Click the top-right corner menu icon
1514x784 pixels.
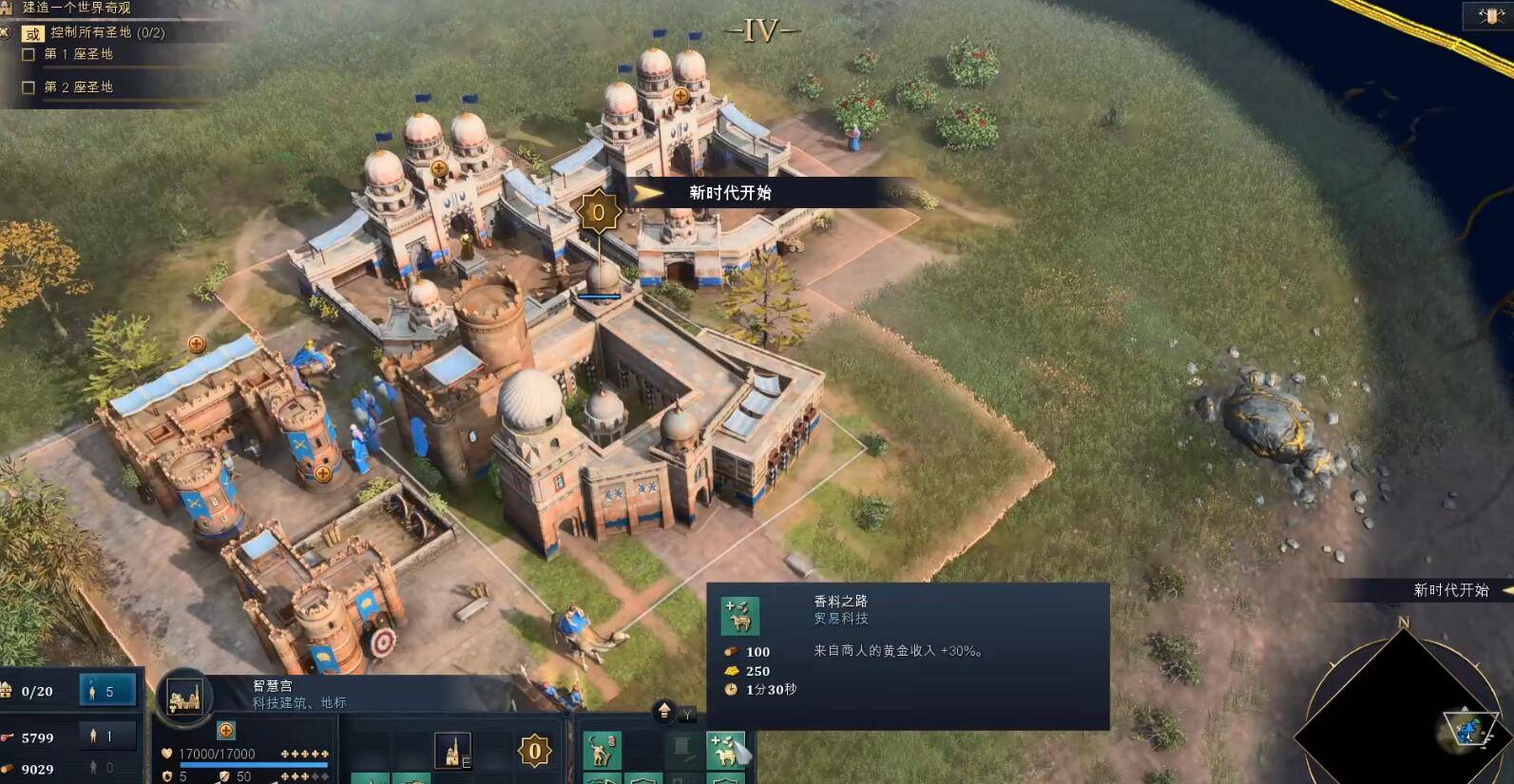(x=1489, y=15)
